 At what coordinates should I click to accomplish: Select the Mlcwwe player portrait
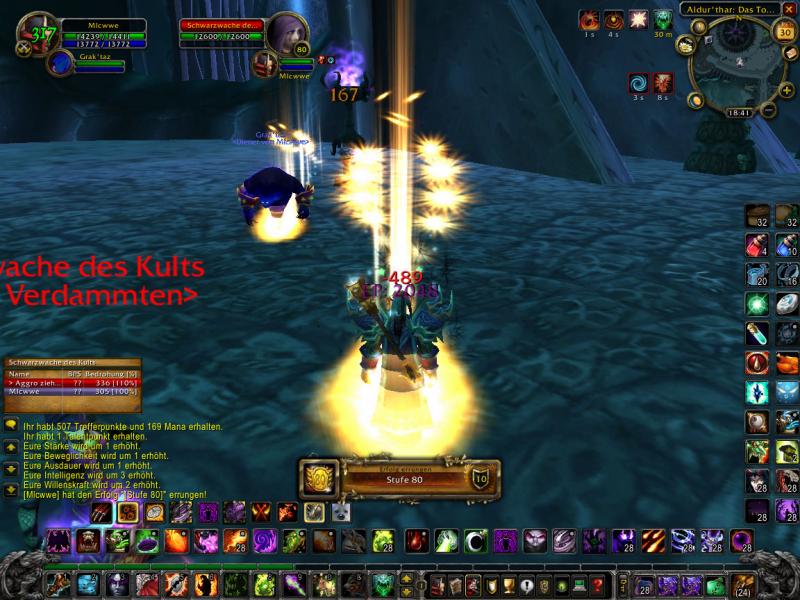(x=38, y=32)
